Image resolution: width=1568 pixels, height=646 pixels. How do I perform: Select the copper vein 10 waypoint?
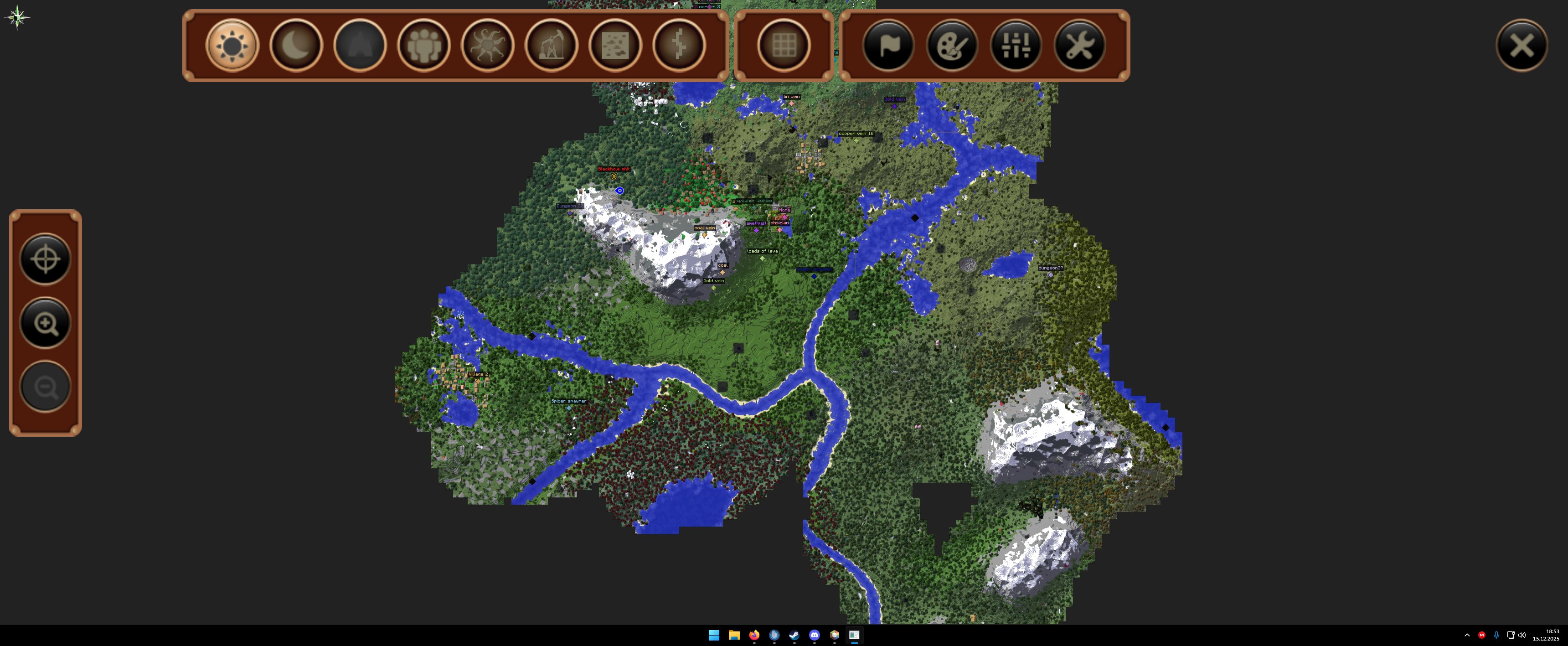click(856, 141)
